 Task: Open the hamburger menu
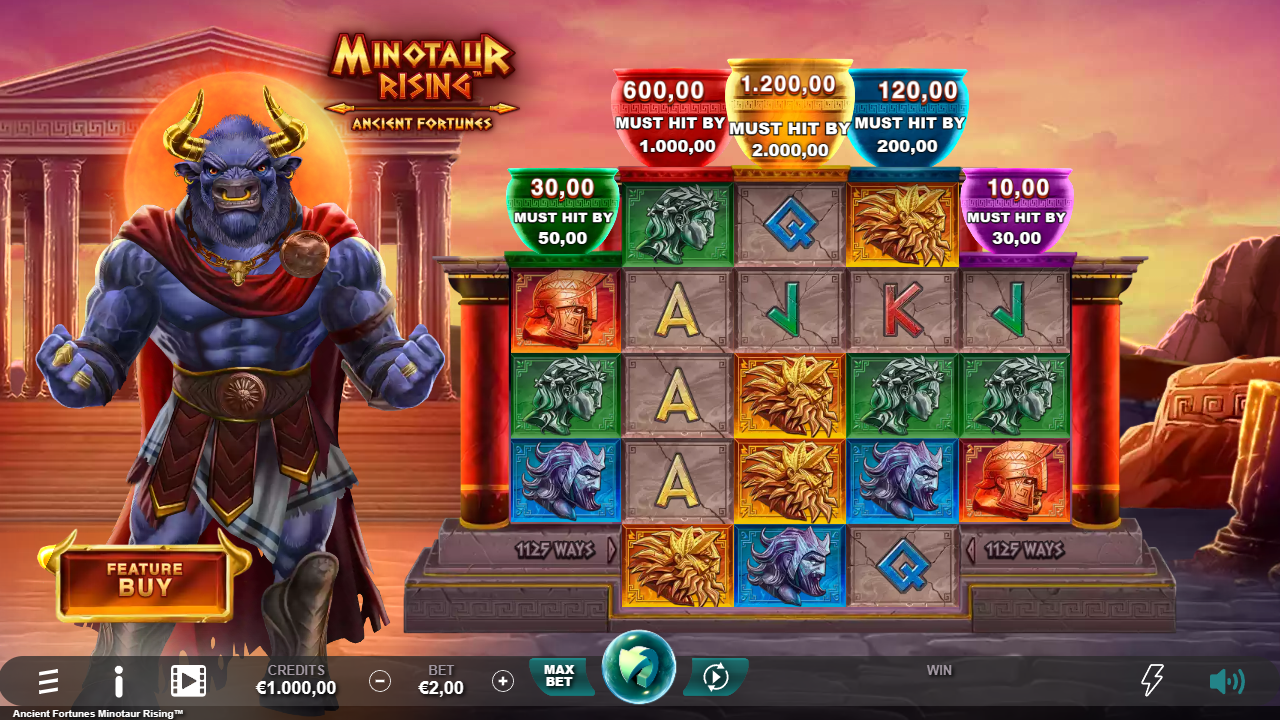48,682
